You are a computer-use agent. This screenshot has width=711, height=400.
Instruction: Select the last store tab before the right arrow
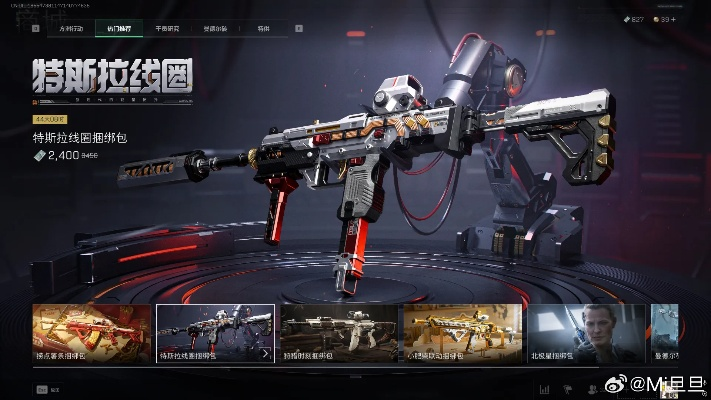click(x=262, y=29)
